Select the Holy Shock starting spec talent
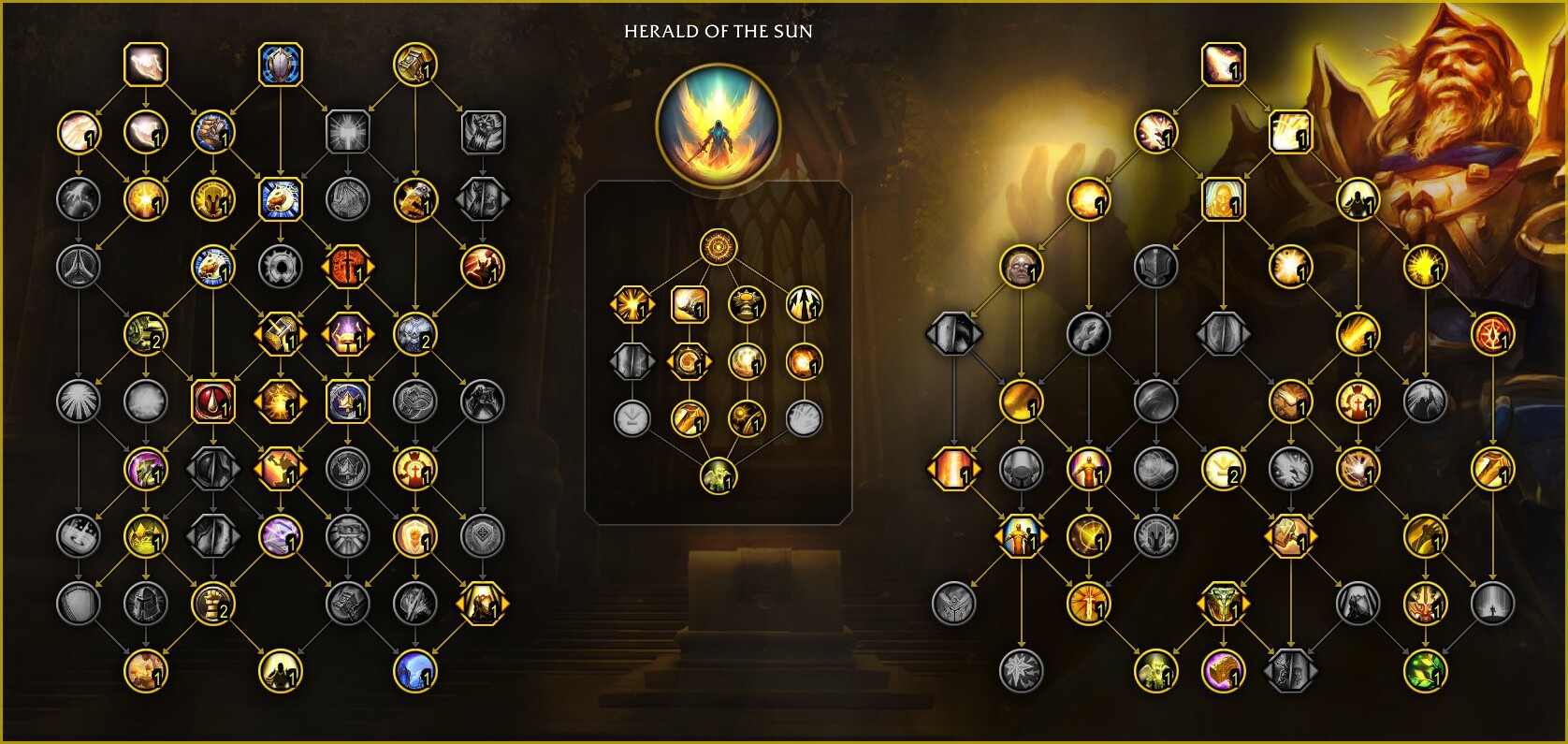This screenshot has height=744, width=1568. click(1223, 65)
